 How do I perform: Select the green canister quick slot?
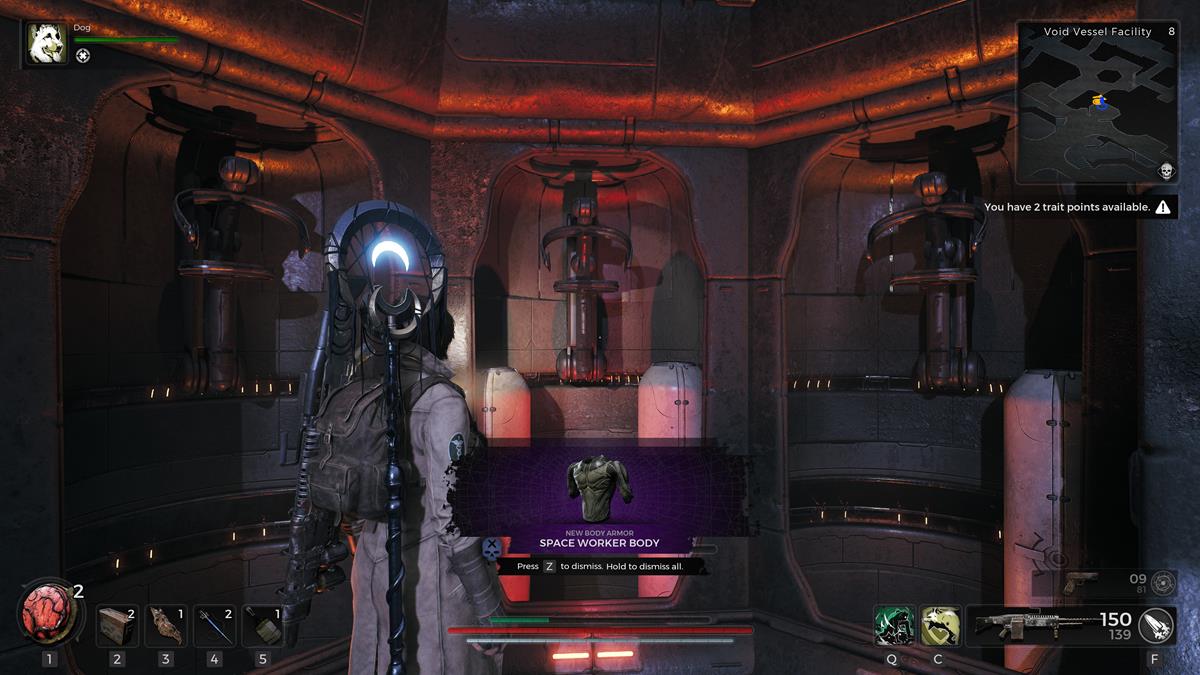(263, 626)
